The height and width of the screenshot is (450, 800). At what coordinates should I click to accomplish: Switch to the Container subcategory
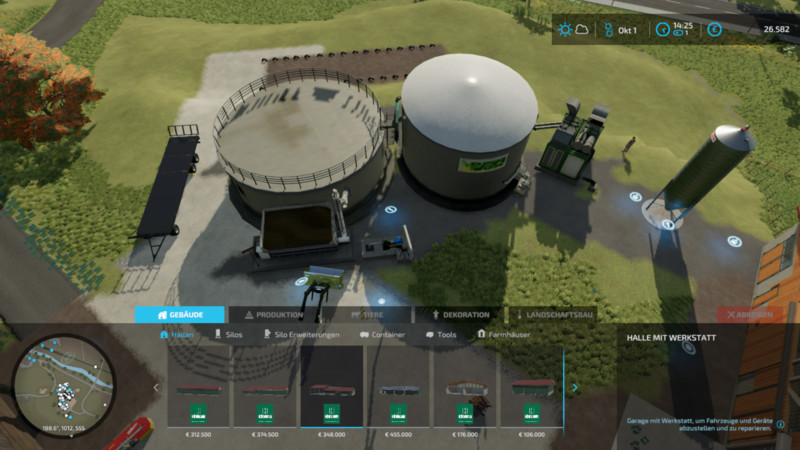(383, 335)
